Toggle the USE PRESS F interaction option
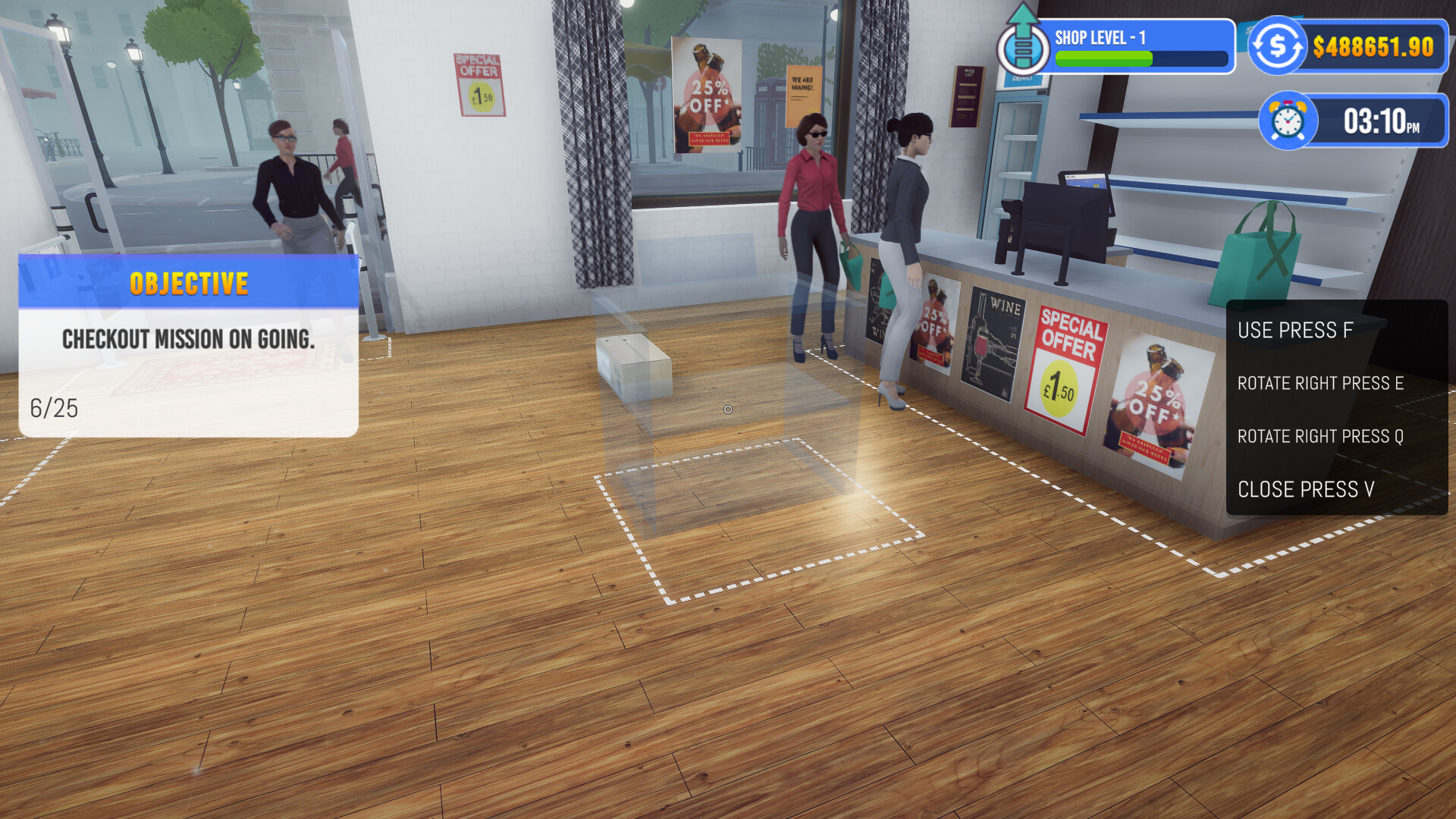 (x=1294, y=330)
